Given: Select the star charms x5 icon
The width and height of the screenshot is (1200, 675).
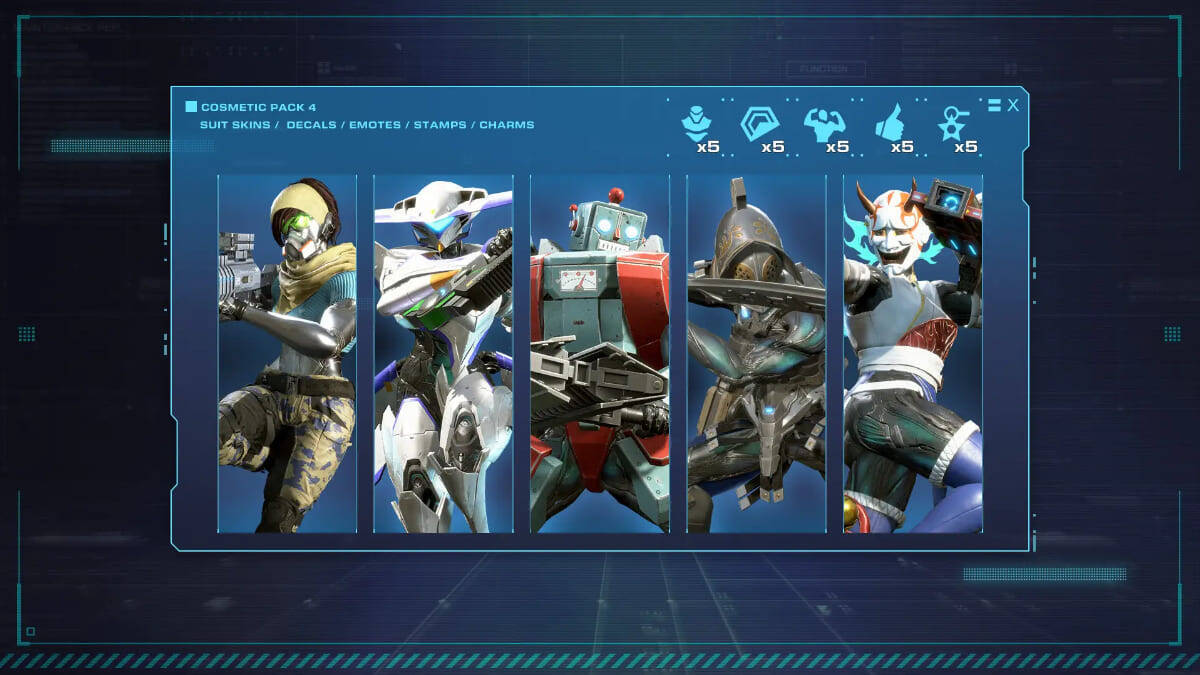Looking at the screenshot, I should tap(951, 124).
